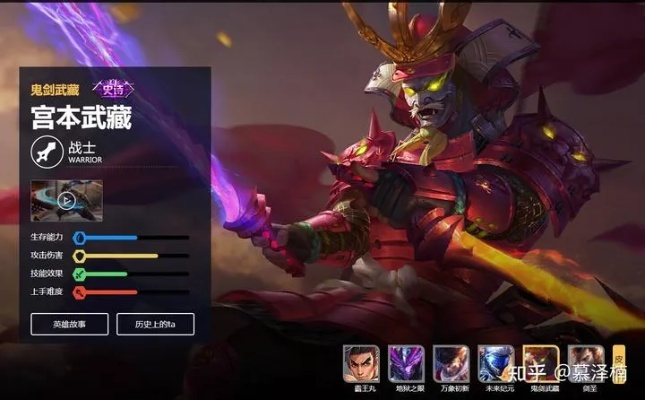The image size is (645, 400).
Task: Show the 未来纪元 skin
Action: coord(496,361)
